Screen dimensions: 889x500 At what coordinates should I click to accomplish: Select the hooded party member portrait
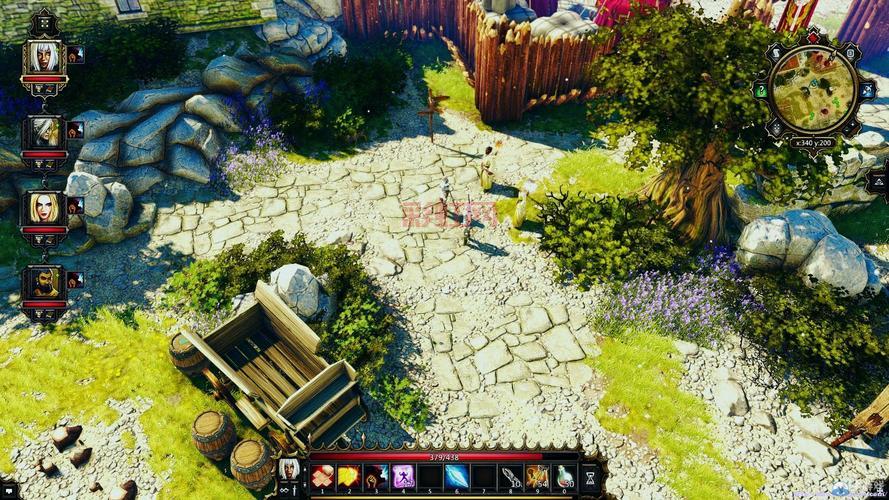tap(43, 131)
